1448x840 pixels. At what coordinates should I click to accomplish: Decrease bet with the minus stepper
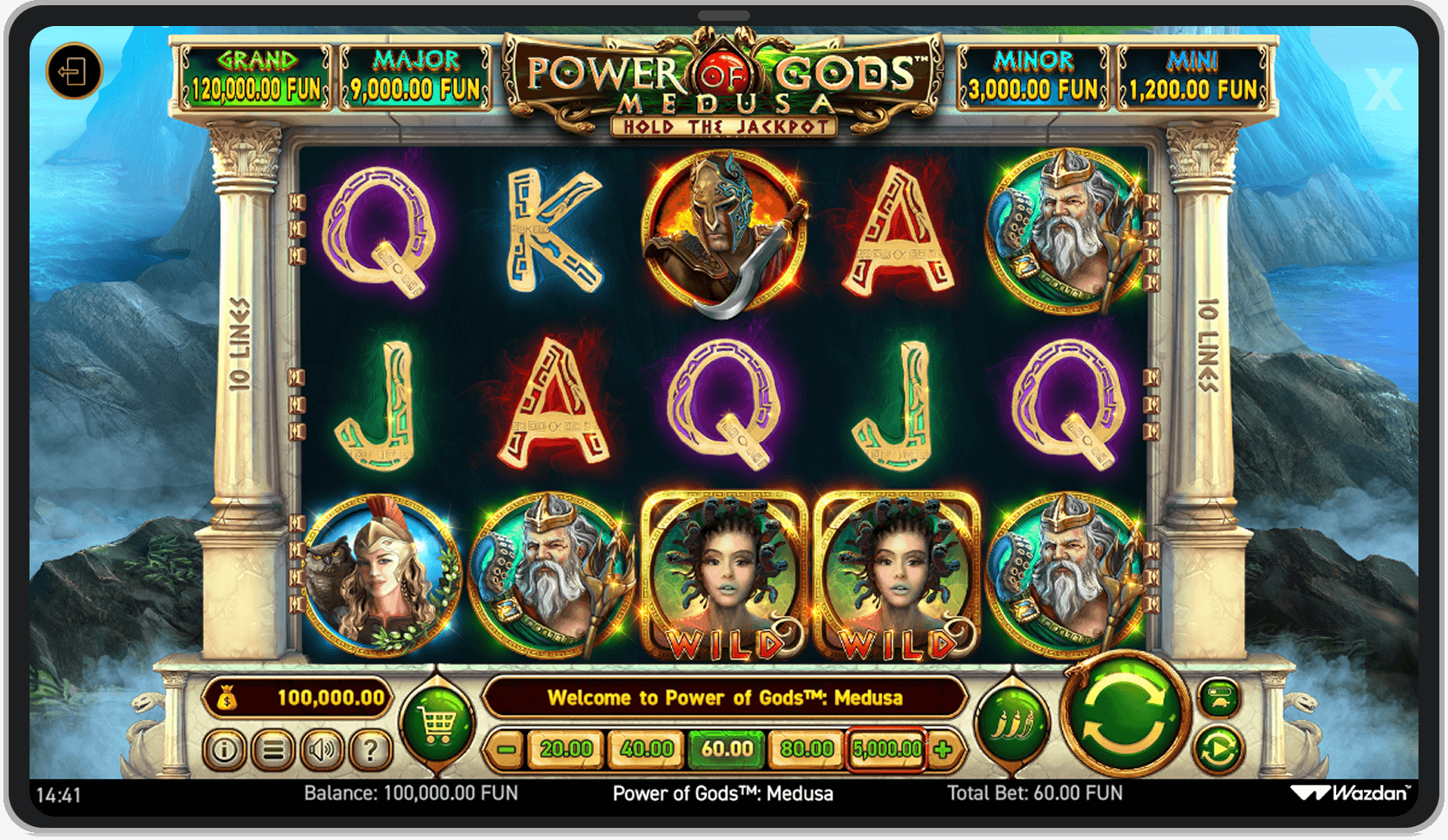point(508,747)
